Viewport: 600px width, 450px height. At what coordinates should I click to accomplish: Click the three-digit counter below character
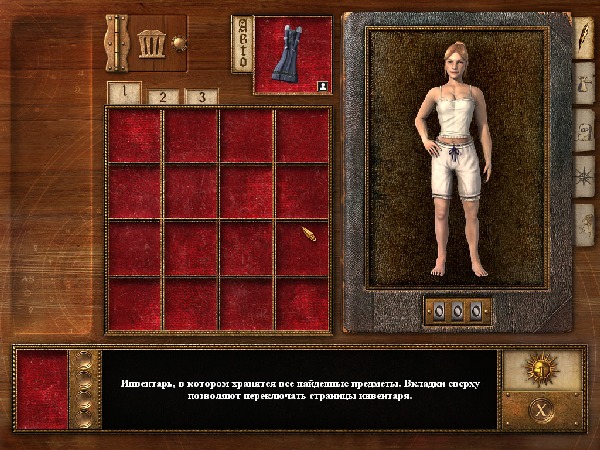point(458,311)
